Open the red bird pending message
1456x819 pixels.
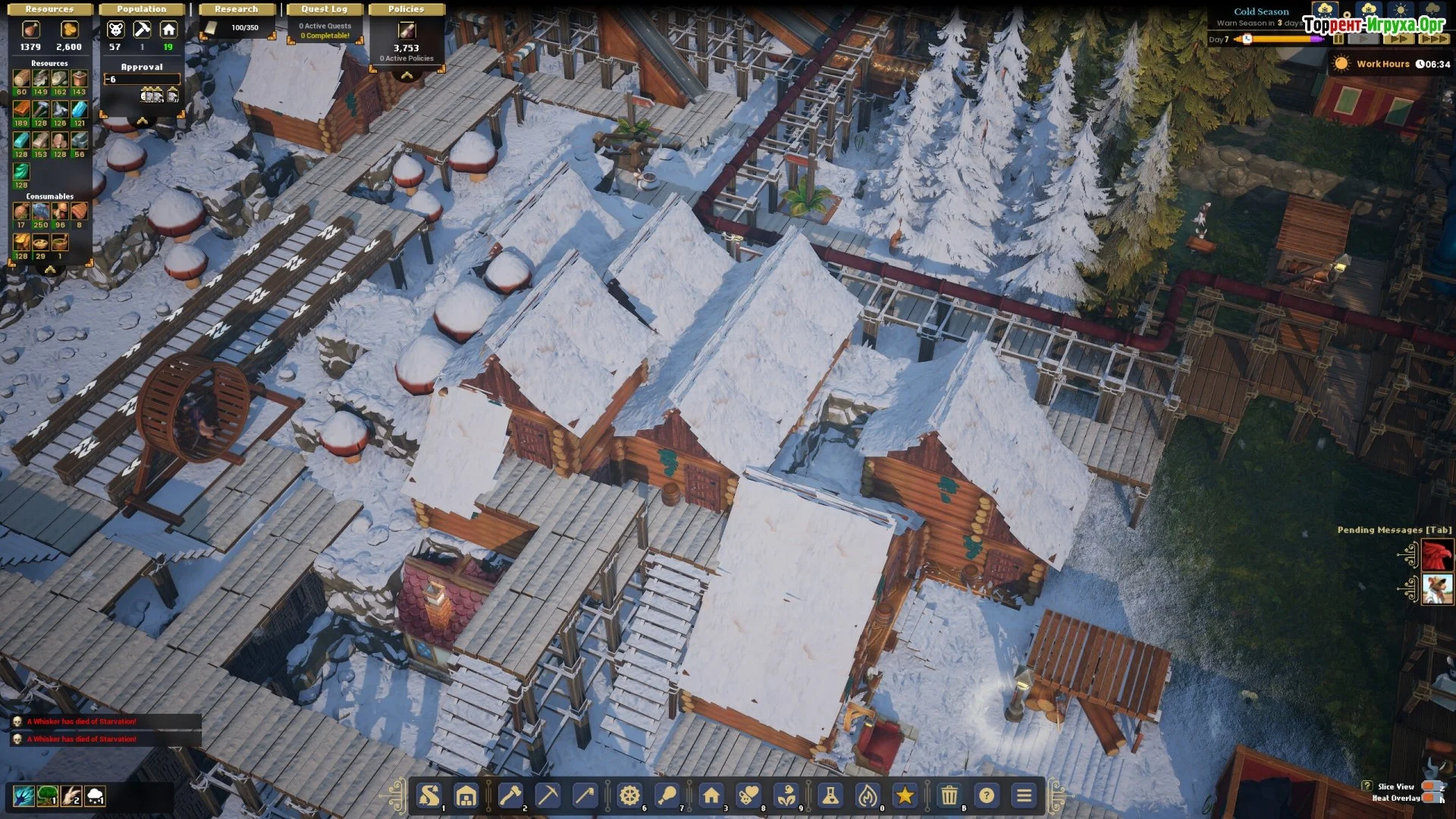pyautogui.click(x=1437, y=555)
